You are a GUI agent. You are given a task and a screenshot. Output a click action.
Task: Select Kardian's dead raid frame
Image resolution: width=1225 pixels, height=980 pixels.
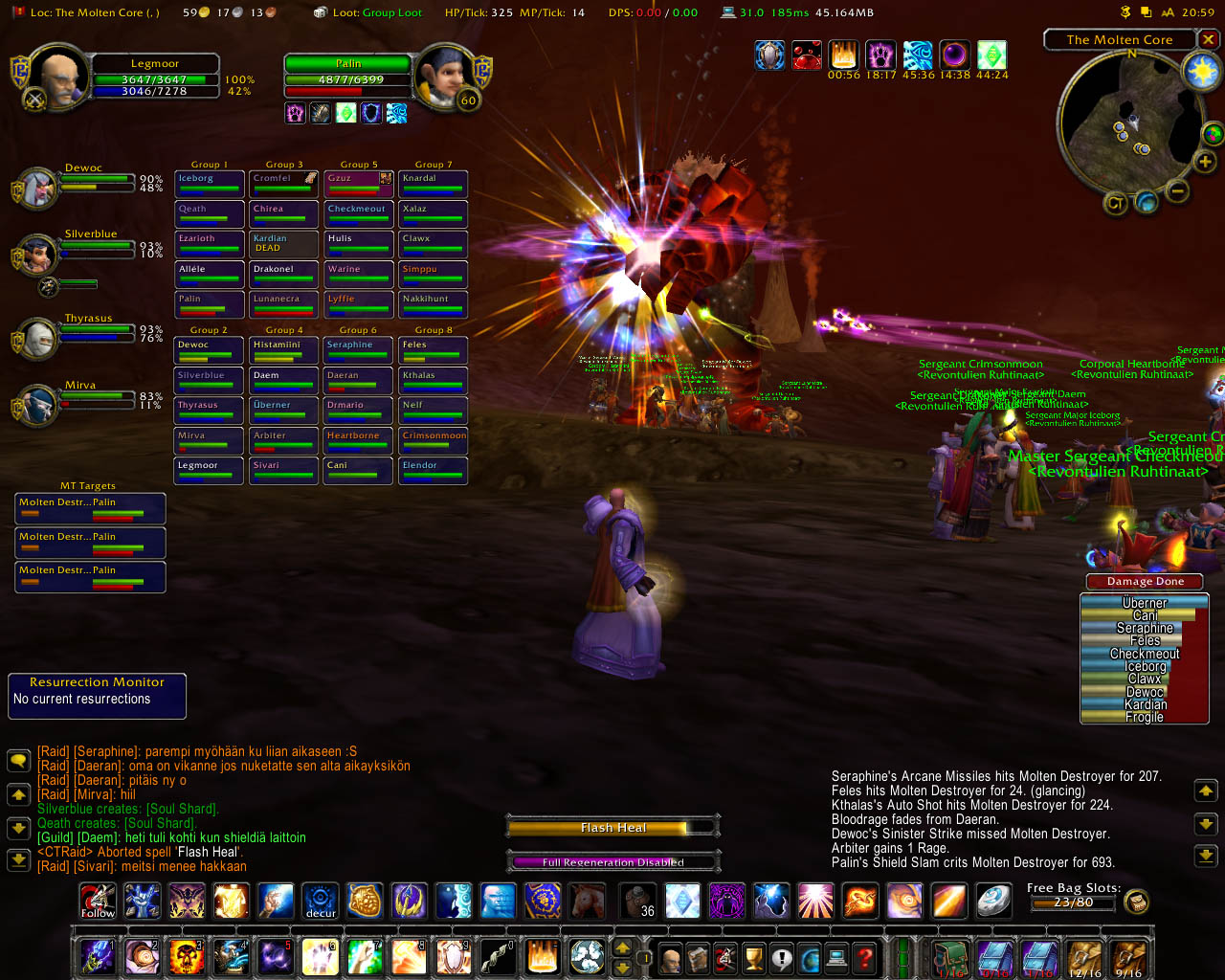[283, 244]
